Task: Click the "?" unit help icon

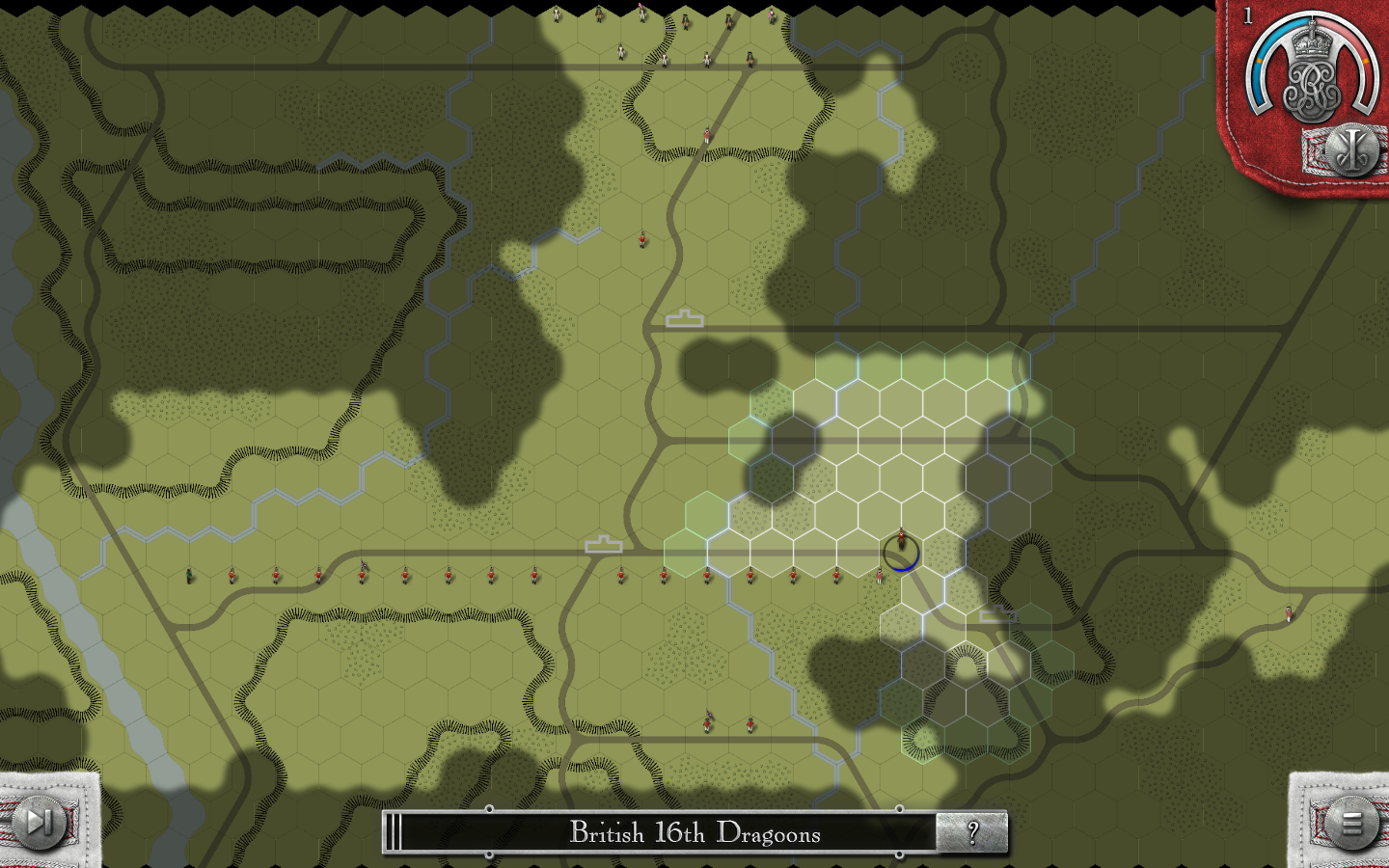Action: [x=973, y=833]
